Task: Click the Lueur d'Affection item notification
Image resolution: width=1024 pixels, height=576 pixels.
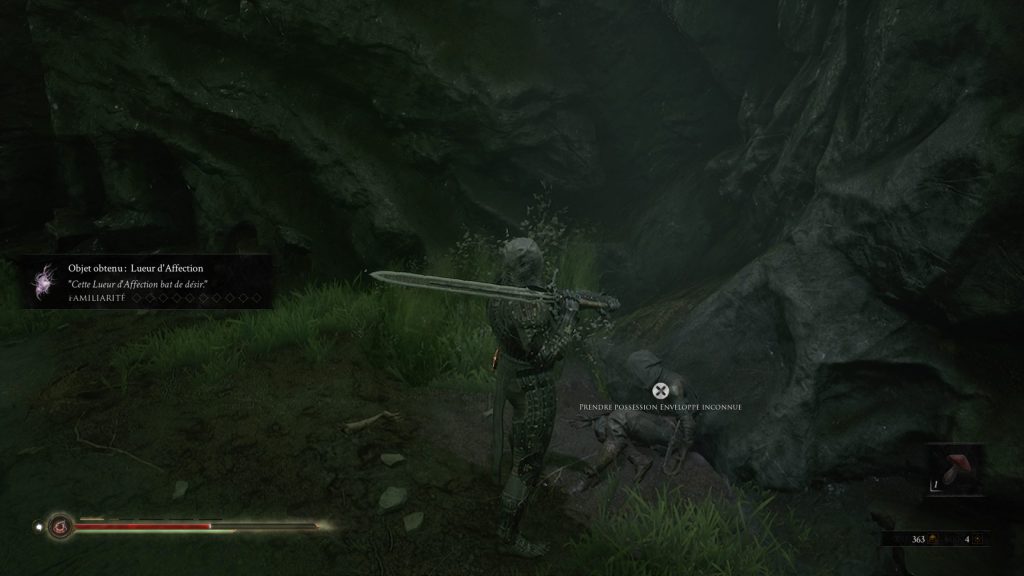Action: pos(148,281)
